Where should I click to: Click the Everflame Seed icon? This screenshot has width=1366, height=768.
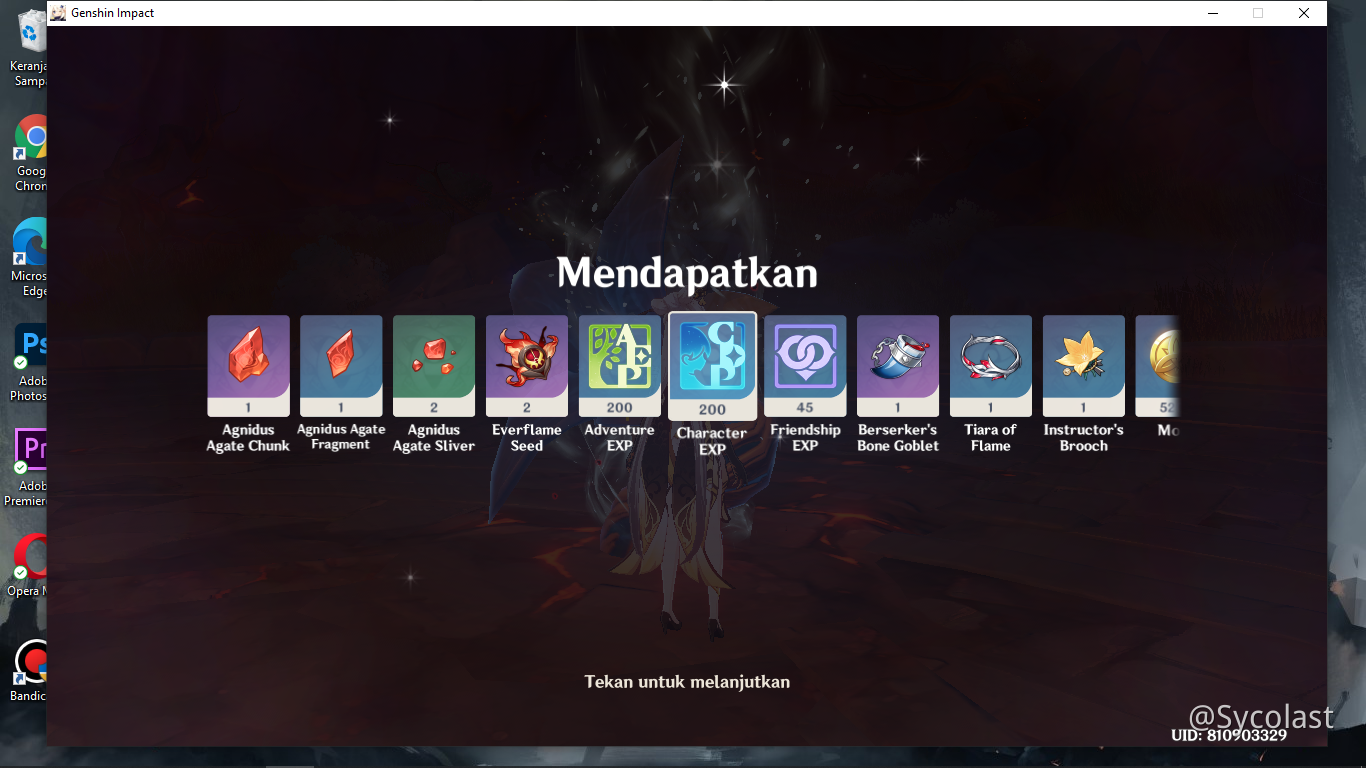pyautogui.click(x=526, y=365)
